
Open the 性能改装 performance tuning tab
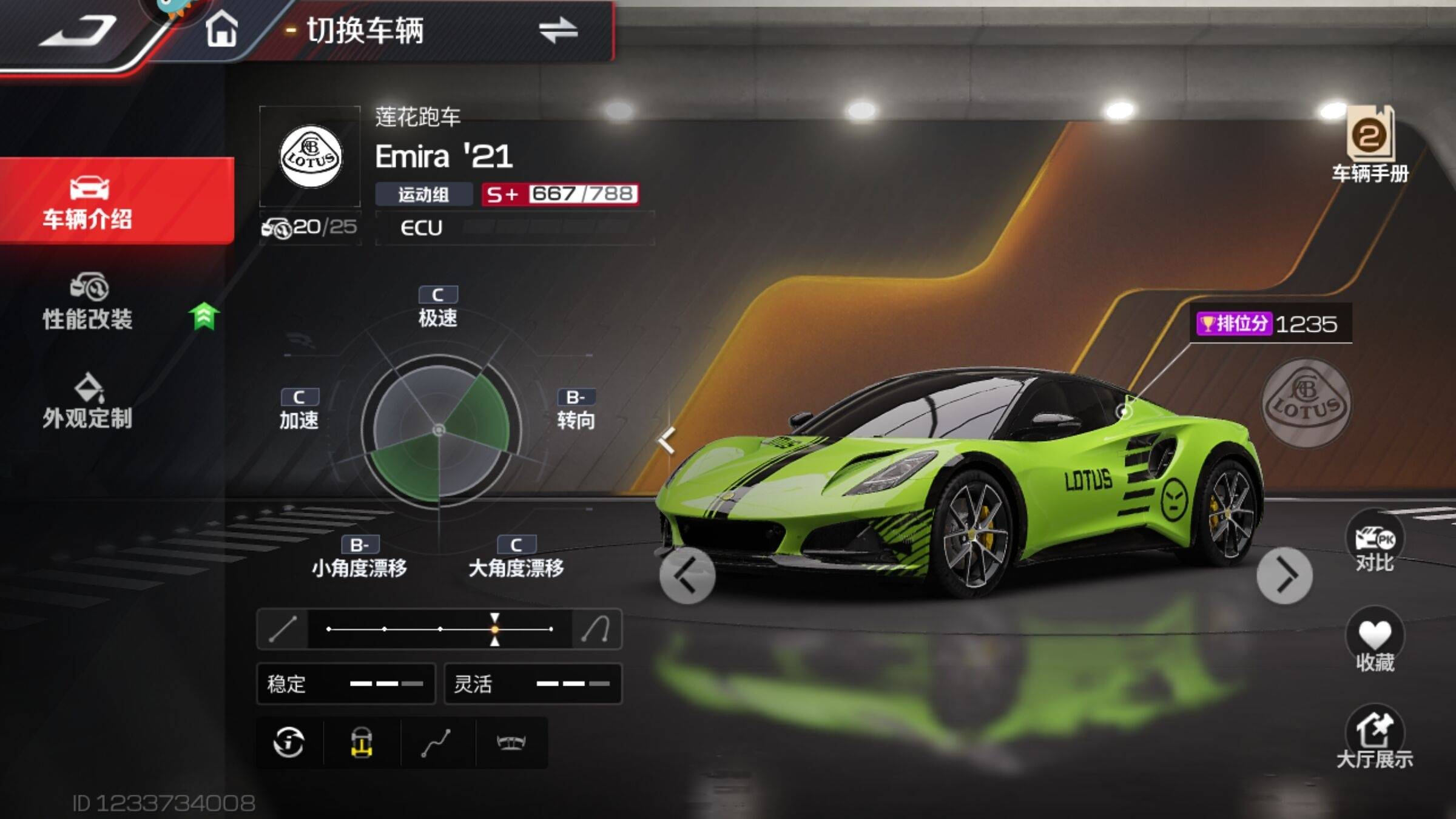pos(88,302)
